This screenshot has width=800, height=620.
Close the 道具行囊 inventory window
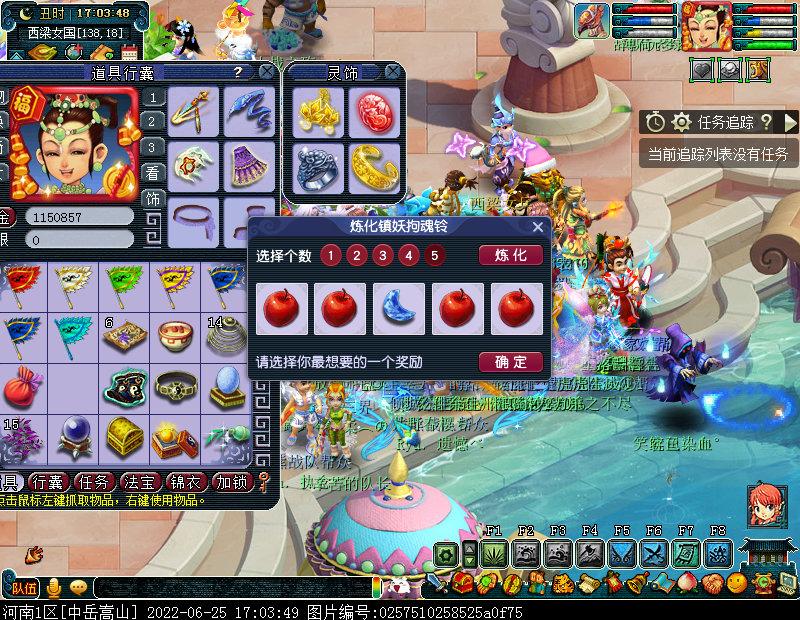tap(266, 72)
